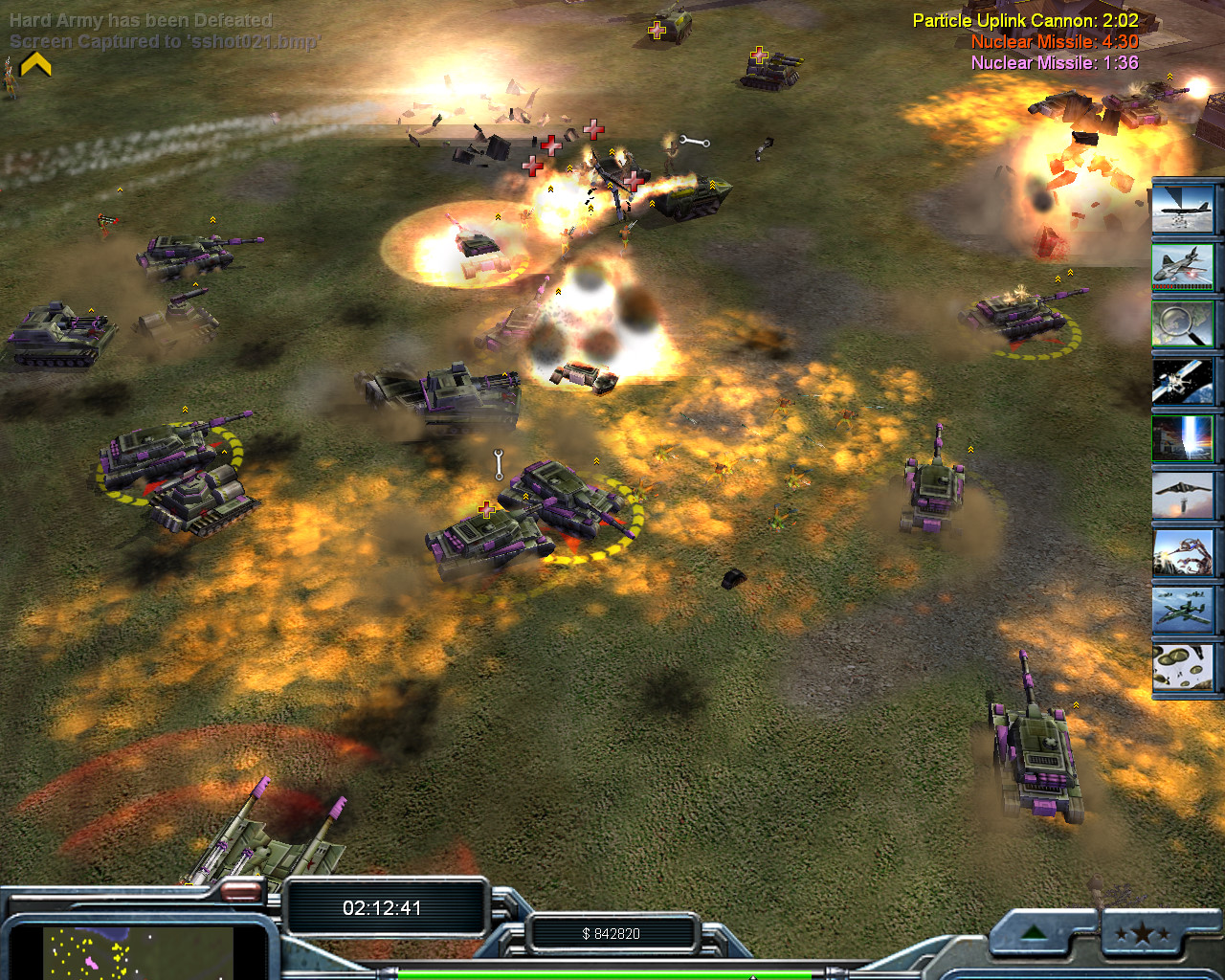The image size is (1225, 980).
Task: Deploy the paradrop reinforcements
Action: coord(1183,667)
